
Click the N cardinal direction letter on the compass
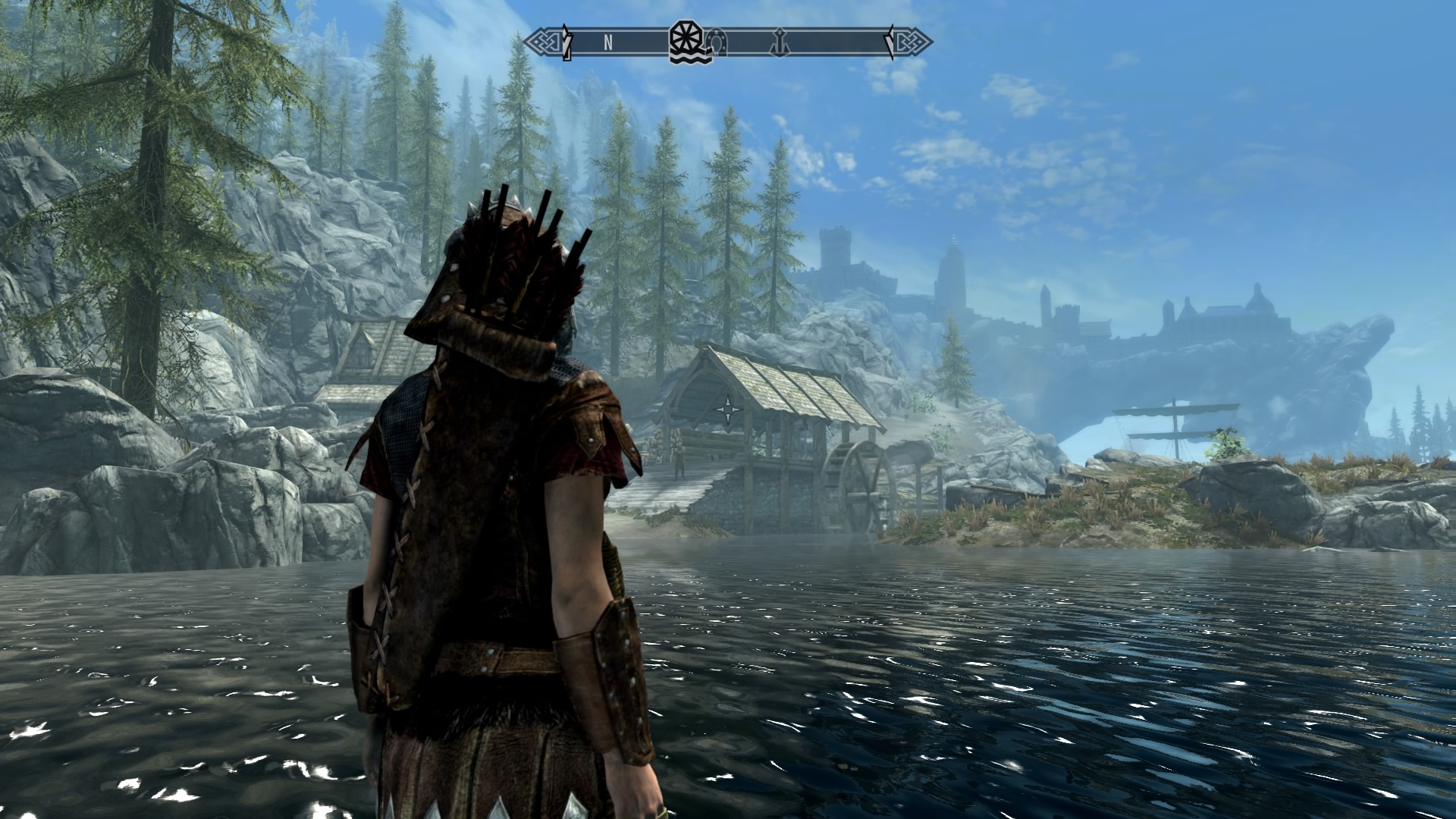click(x=607, y=42)
